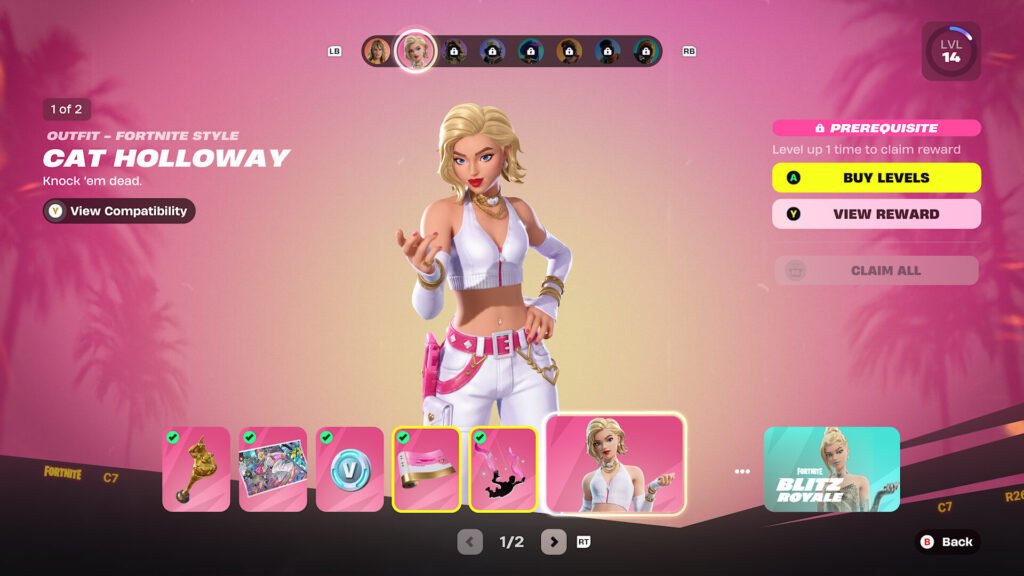Screen dimensions: 1024x576
Task: Go back using the Back button
Action: [x=946, y=542]
